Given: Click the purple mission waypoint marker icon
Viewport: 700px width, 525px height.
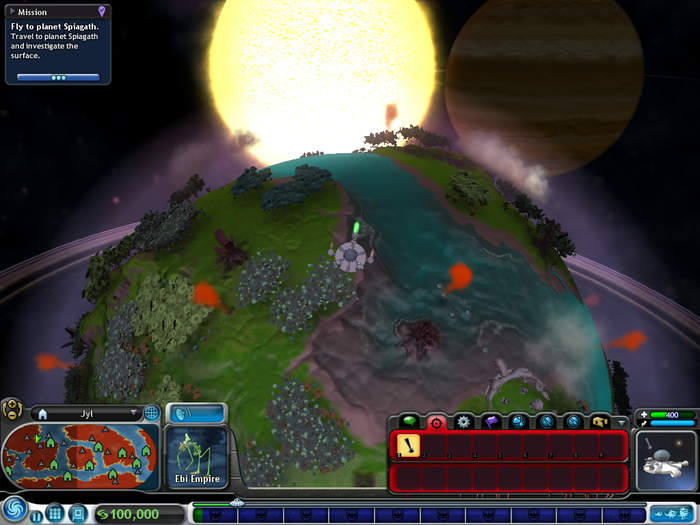Looking at the screenshot, I should tap(102, 11).
